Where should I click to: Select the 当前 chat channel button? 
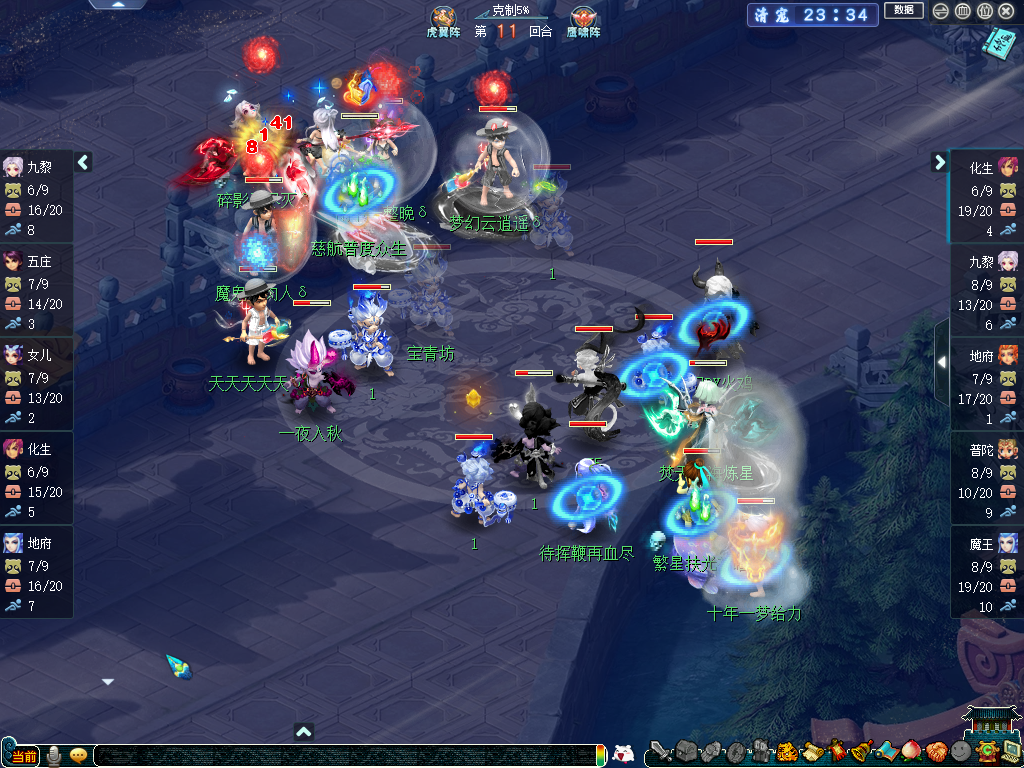coord(22,755)
